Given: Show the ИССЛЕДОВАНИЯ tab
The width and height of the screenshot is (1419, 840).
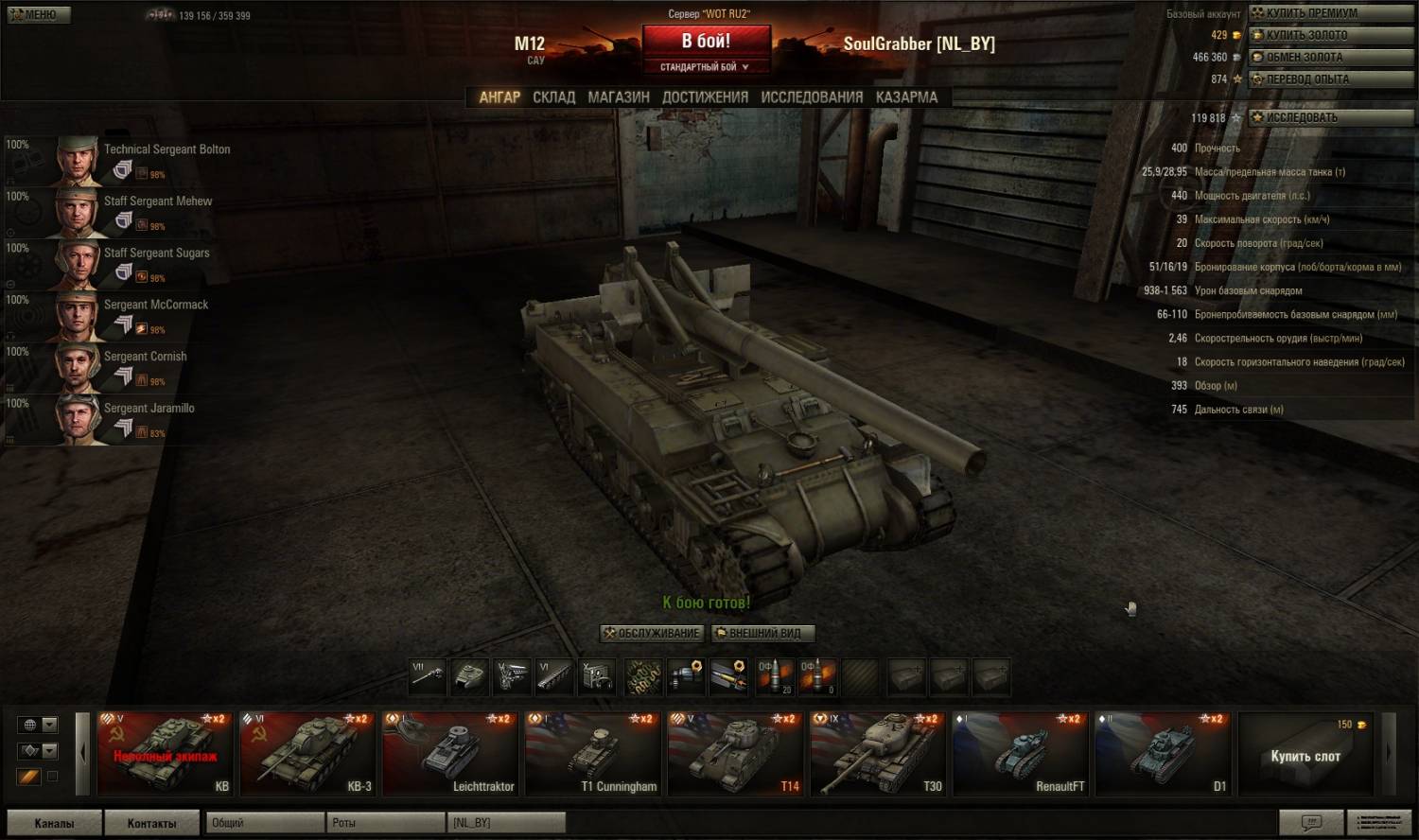Looking at the screenshot, I should [x=812, y=97].
